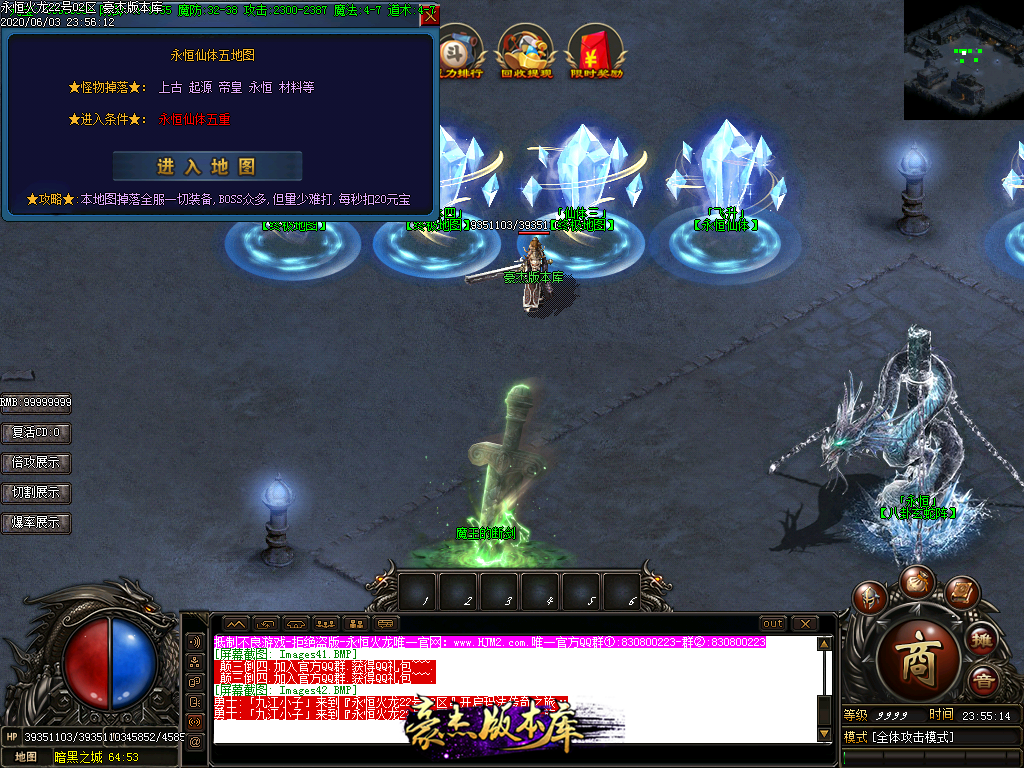Open the book skills icon button
Viewport: 1024px width, 768px height.
click(x=961, y=592)
